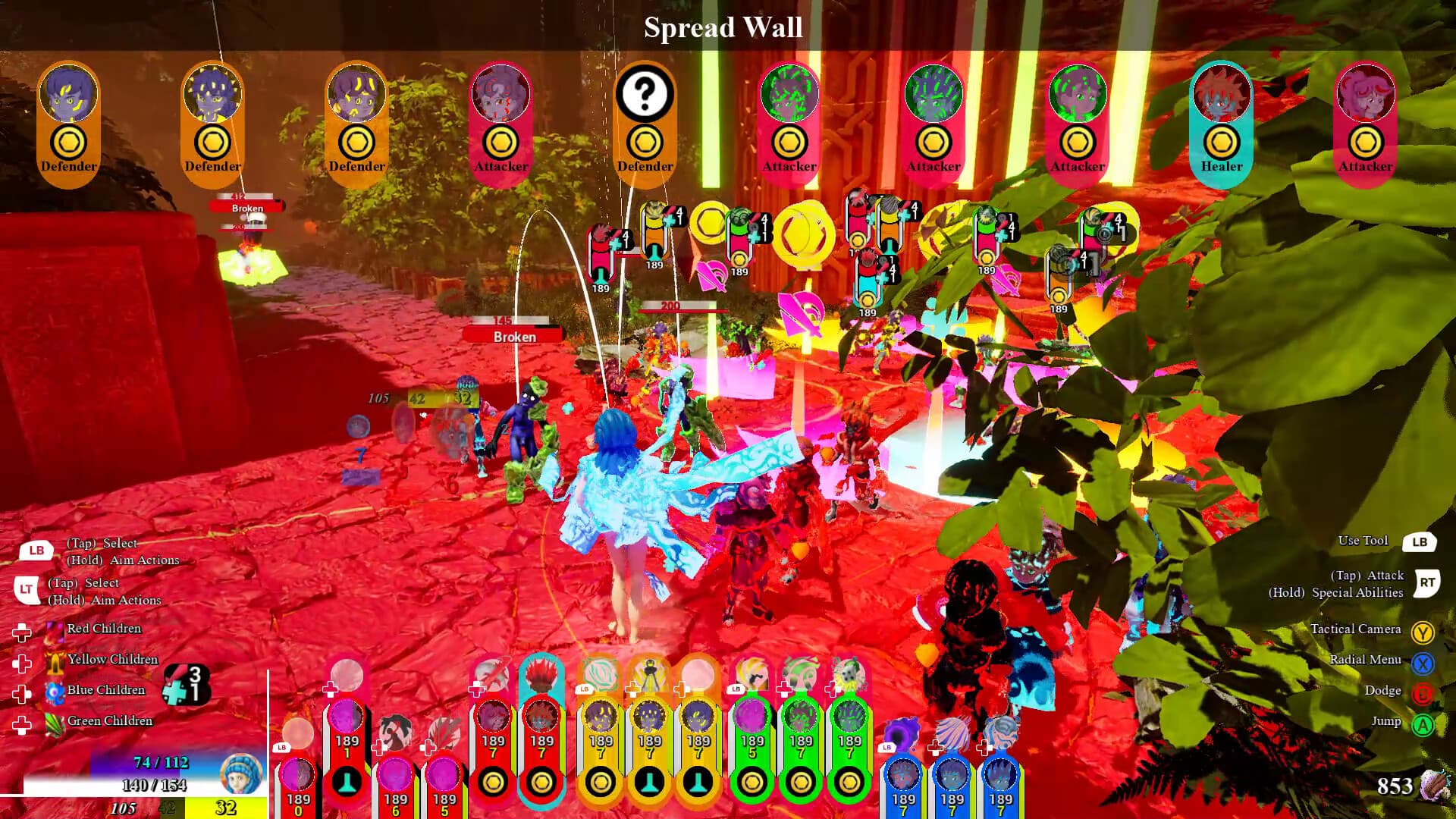Click the Red Children legend icon
This screenshot has width=1456, height=819.
tap(53, 628)
